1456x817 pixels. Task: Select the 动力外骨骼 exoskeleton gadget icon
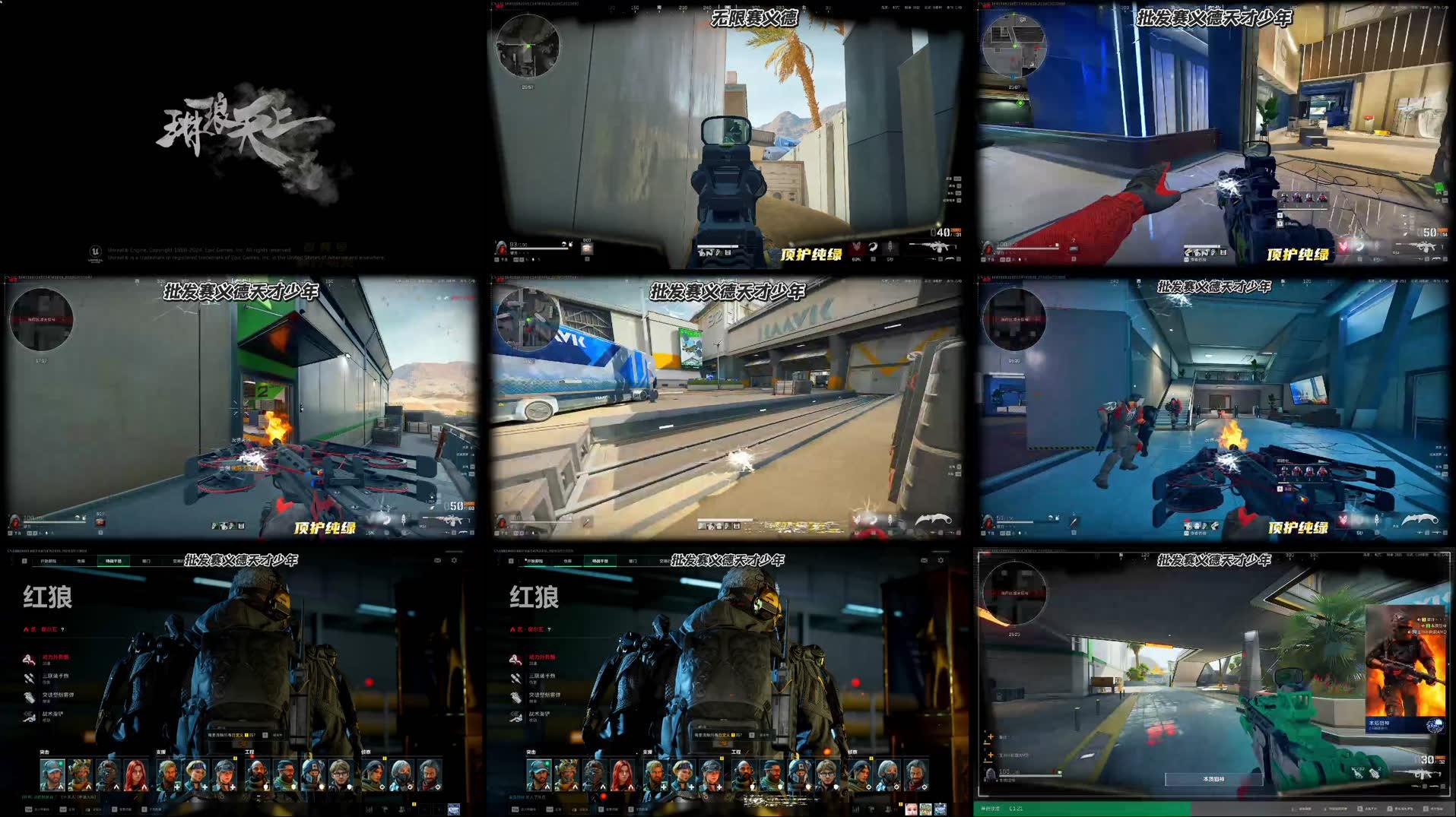point(28,658)
